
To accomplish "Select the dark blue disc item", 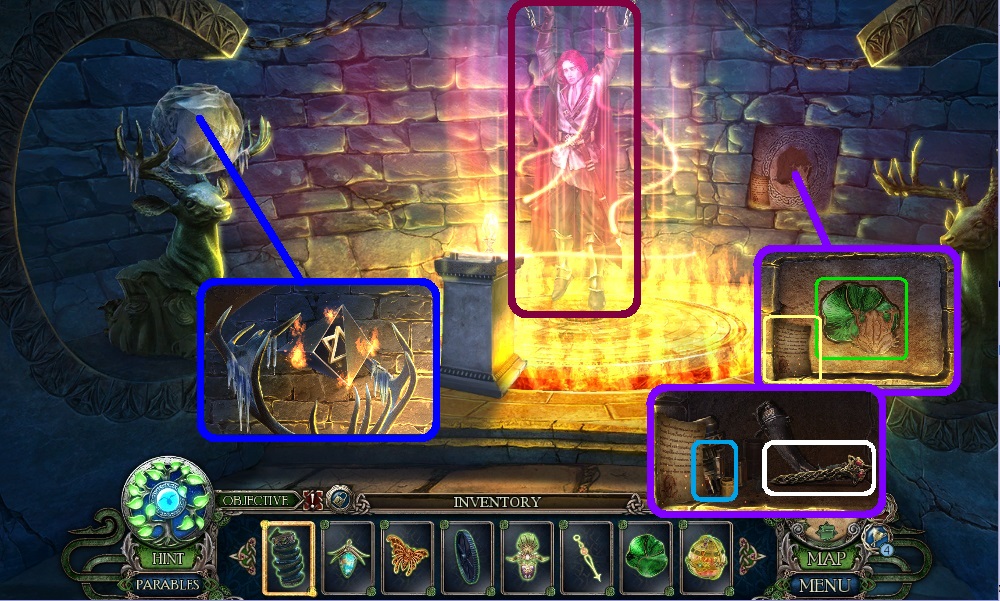I will [x=465, y=555].
